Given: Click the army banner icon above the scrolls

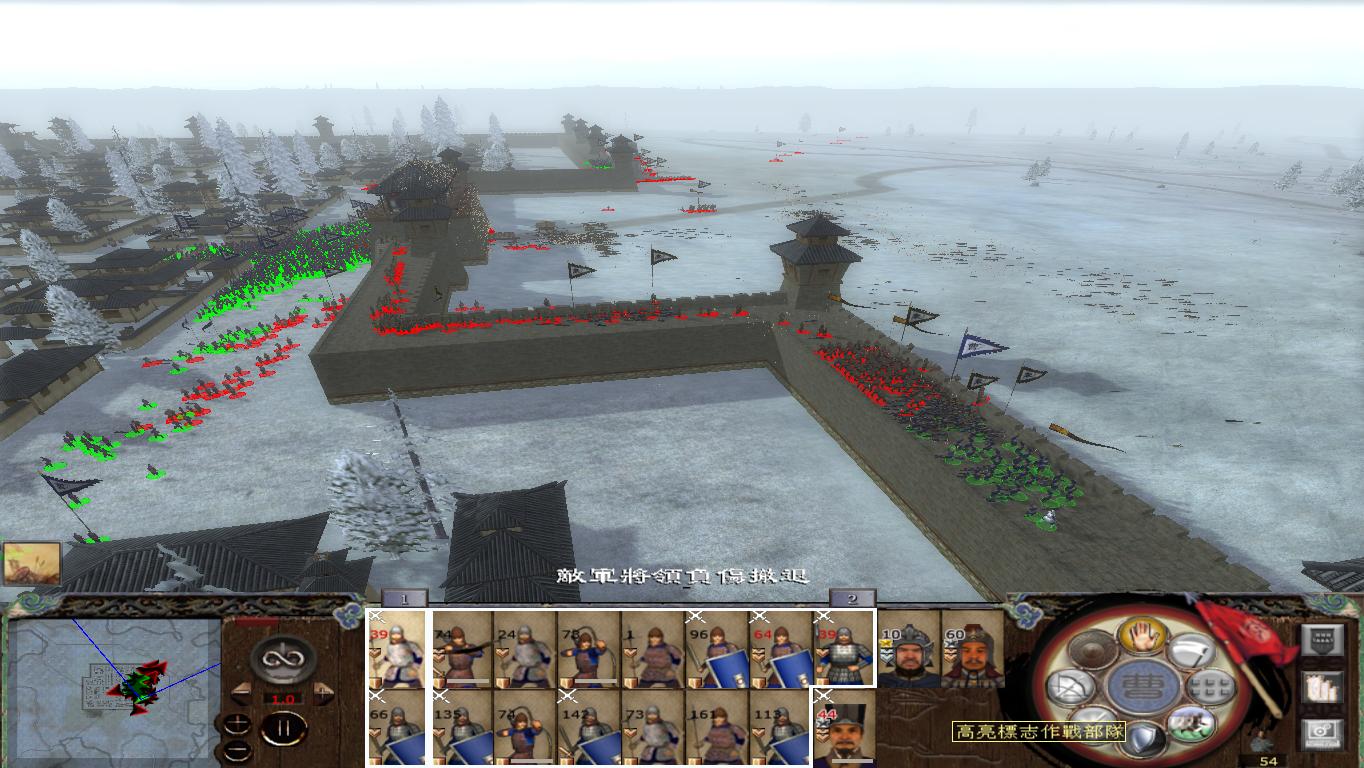Looking at the screenshot, I should pyautogui.click(x=1323, y=639).
